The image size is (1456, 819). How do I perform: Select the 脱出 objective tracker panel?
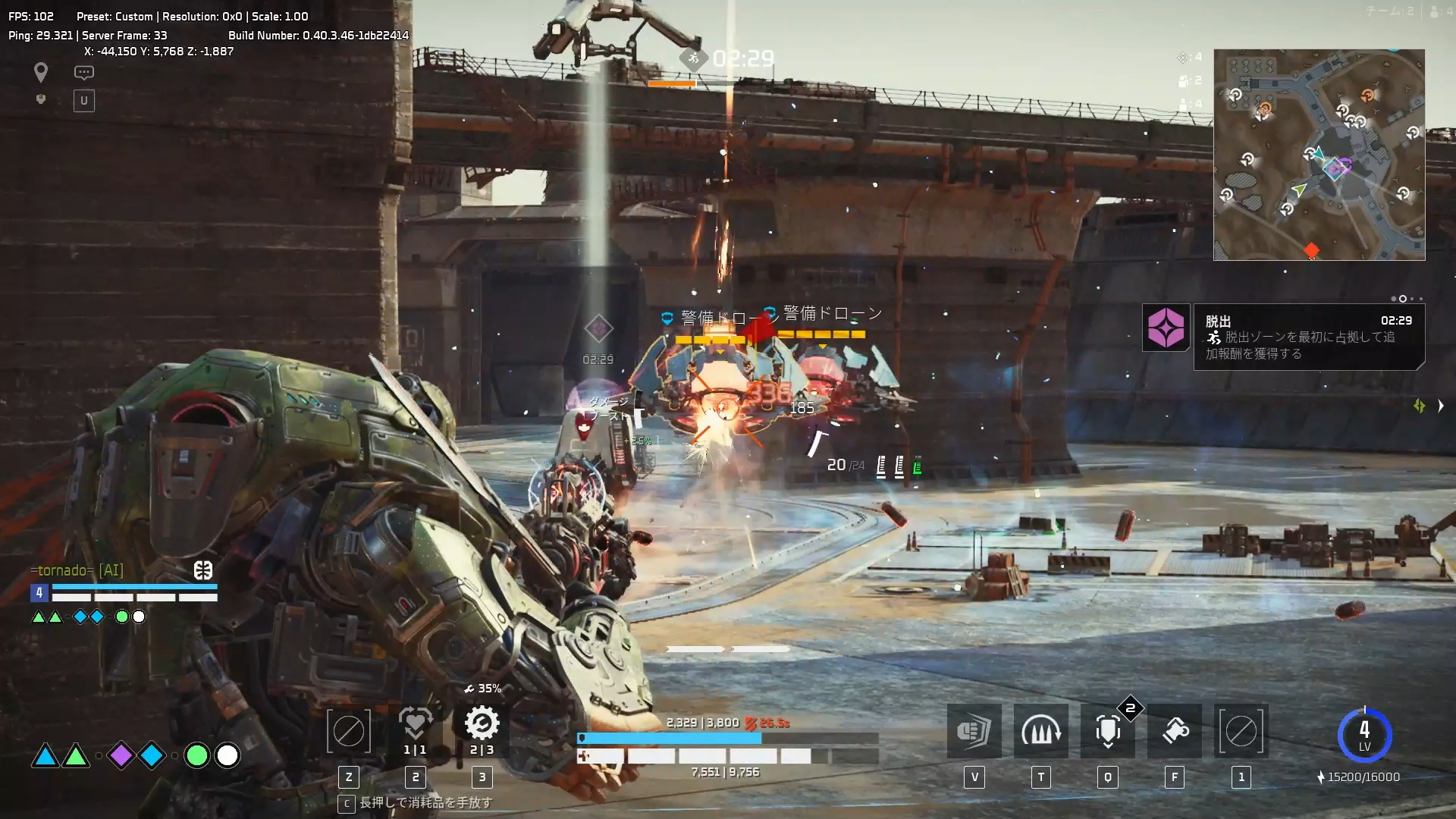point(1308,337)
